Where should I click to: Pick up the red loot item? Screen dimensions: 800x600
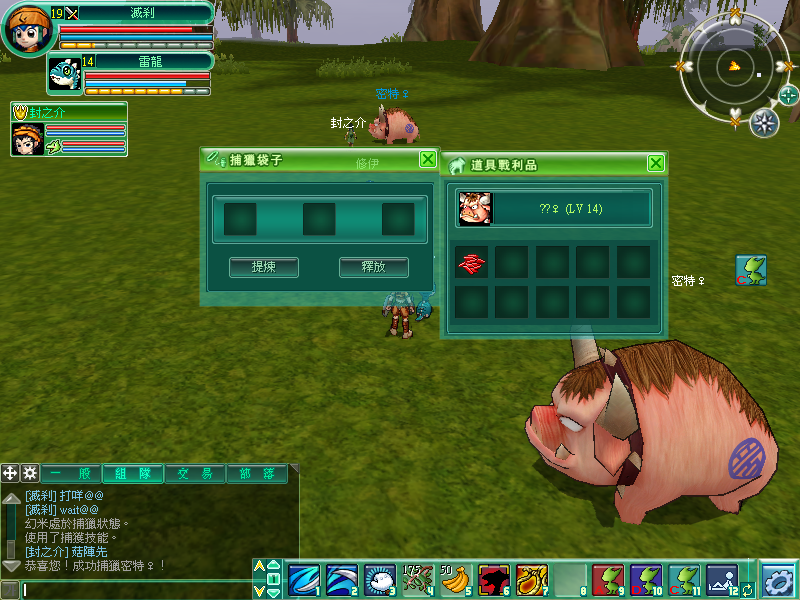click(x=473, y=262)
